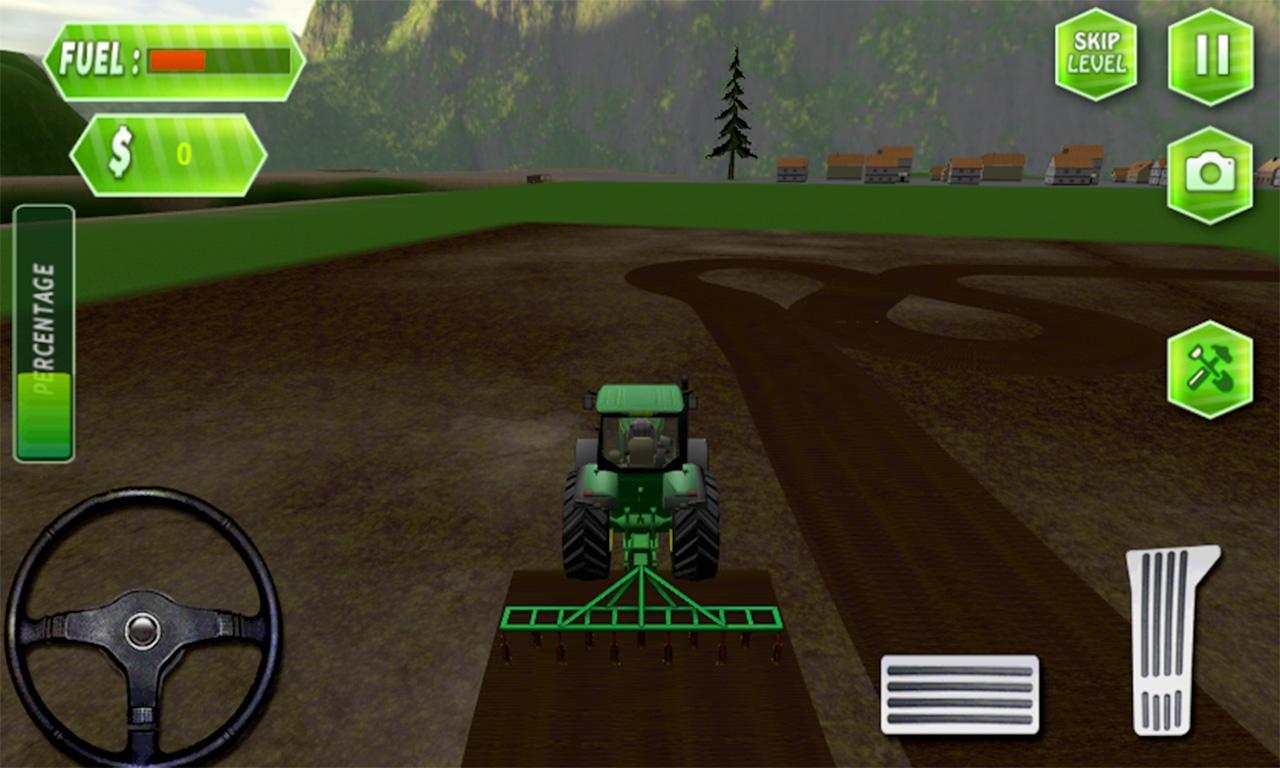This screenshot has height=768, width=1280.
Task: Tap the center of the steering wheel
Action: pos(145,633)
